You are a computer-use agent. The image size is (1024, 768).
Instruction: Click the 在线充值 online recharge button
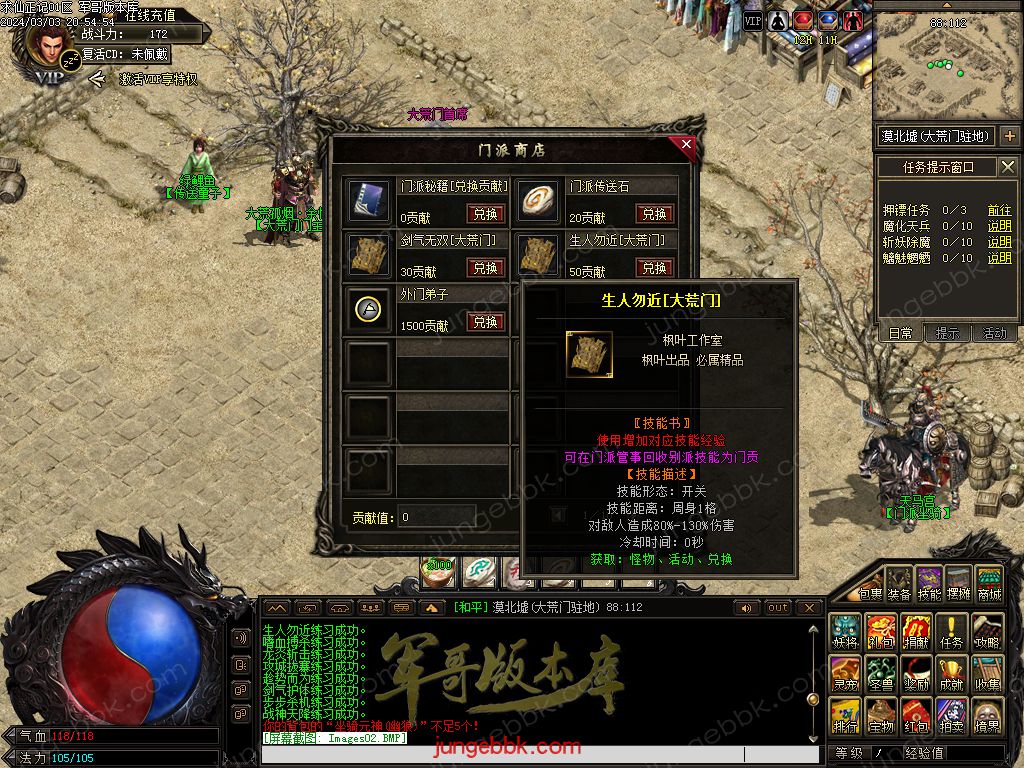[x=150, y=15]
